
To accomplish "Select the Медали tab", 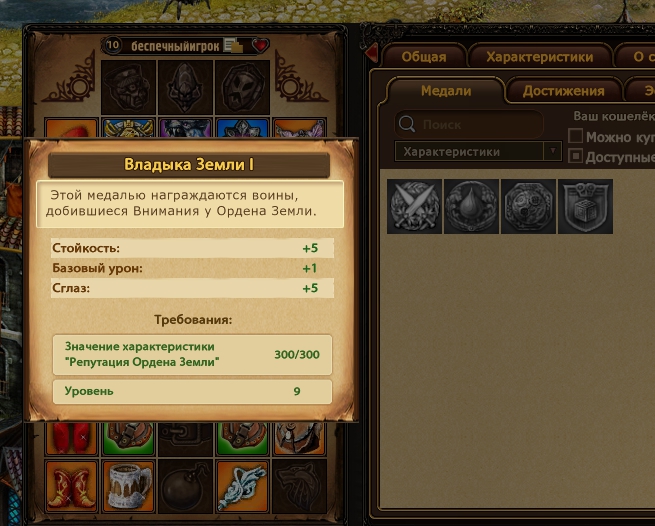I will [446, 91].
